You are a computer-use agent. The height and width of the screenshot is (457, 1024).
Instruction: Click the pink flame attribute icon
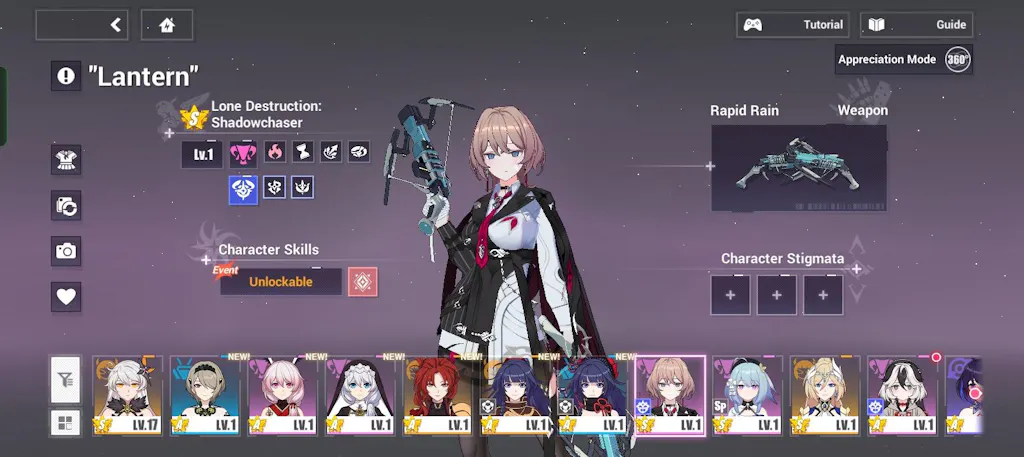coord(275,152)
